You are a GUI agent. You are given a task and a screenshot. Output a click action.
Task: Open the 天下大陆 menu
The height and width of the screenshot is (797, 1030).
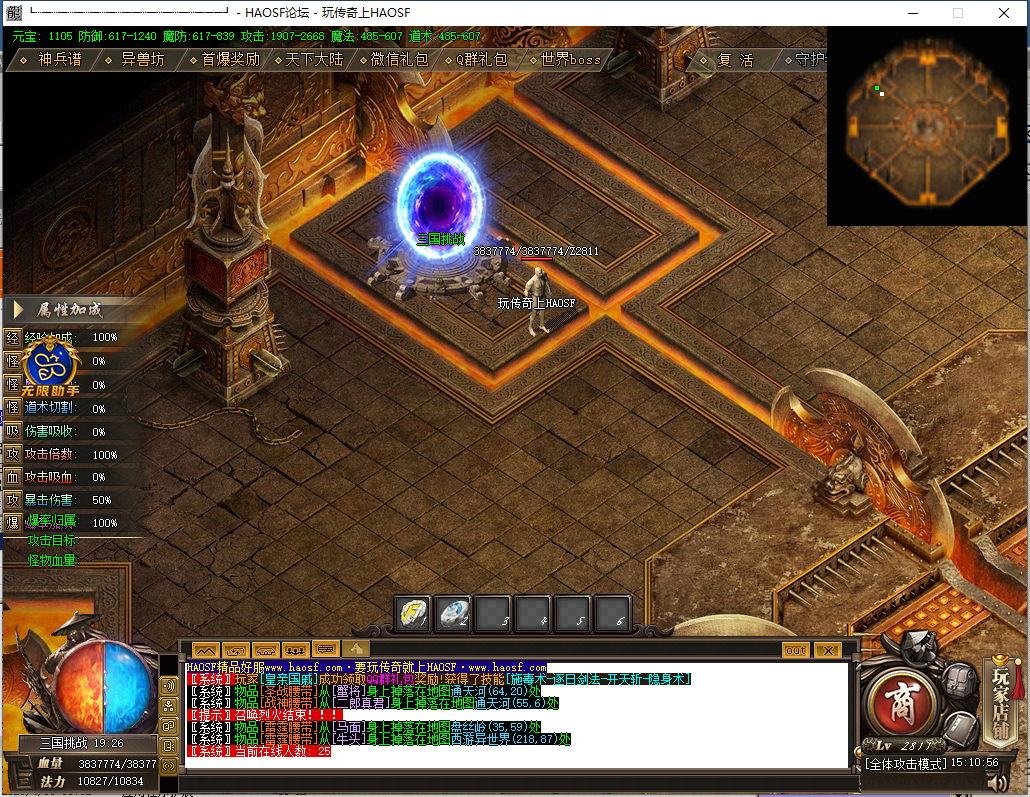313,60
